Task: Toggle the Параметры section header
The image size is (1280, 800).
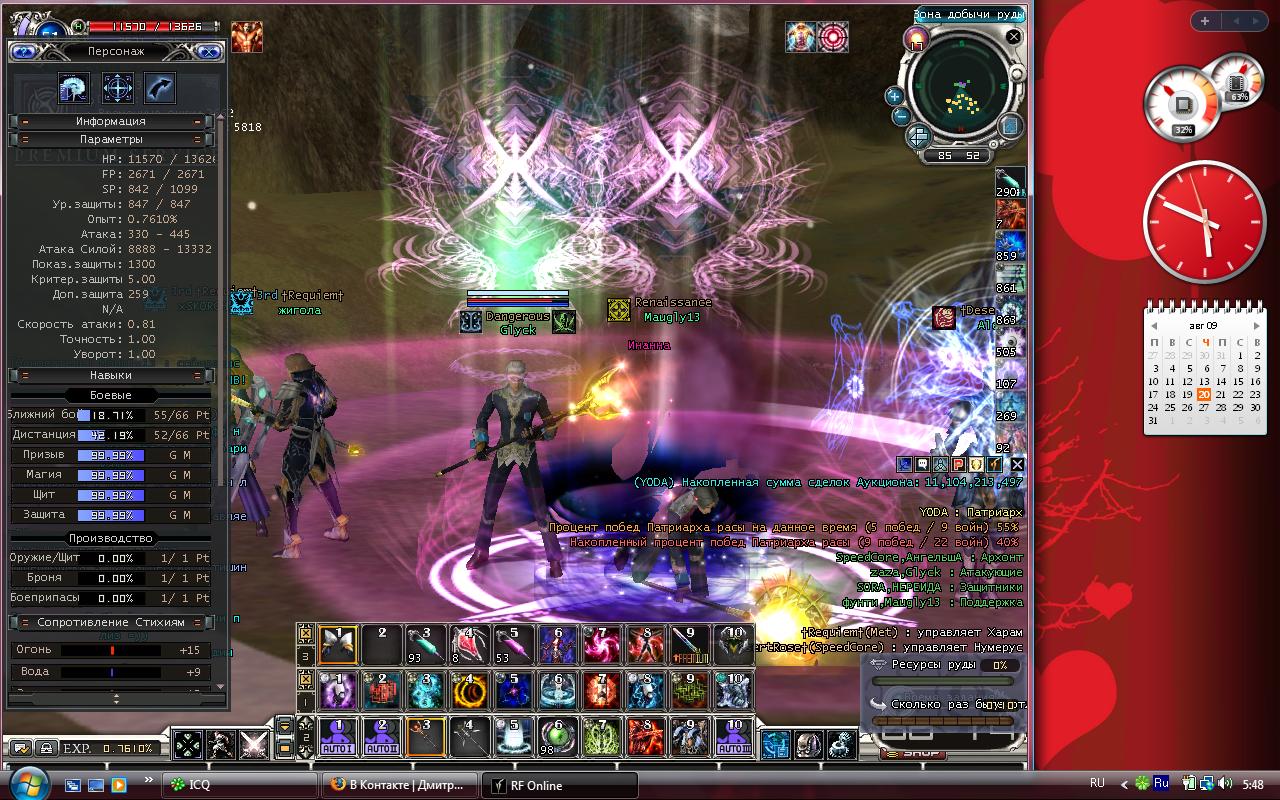Action: pos(111,139)
